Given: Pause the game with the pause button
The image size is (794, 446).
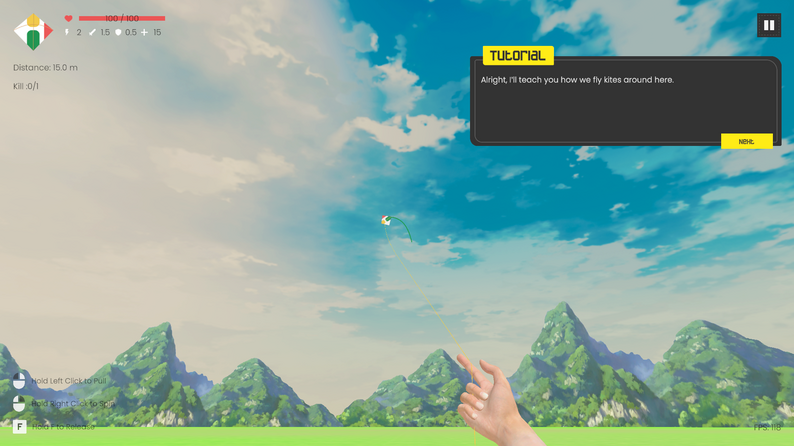Looking at the screenshot, I should click(768, 25).
